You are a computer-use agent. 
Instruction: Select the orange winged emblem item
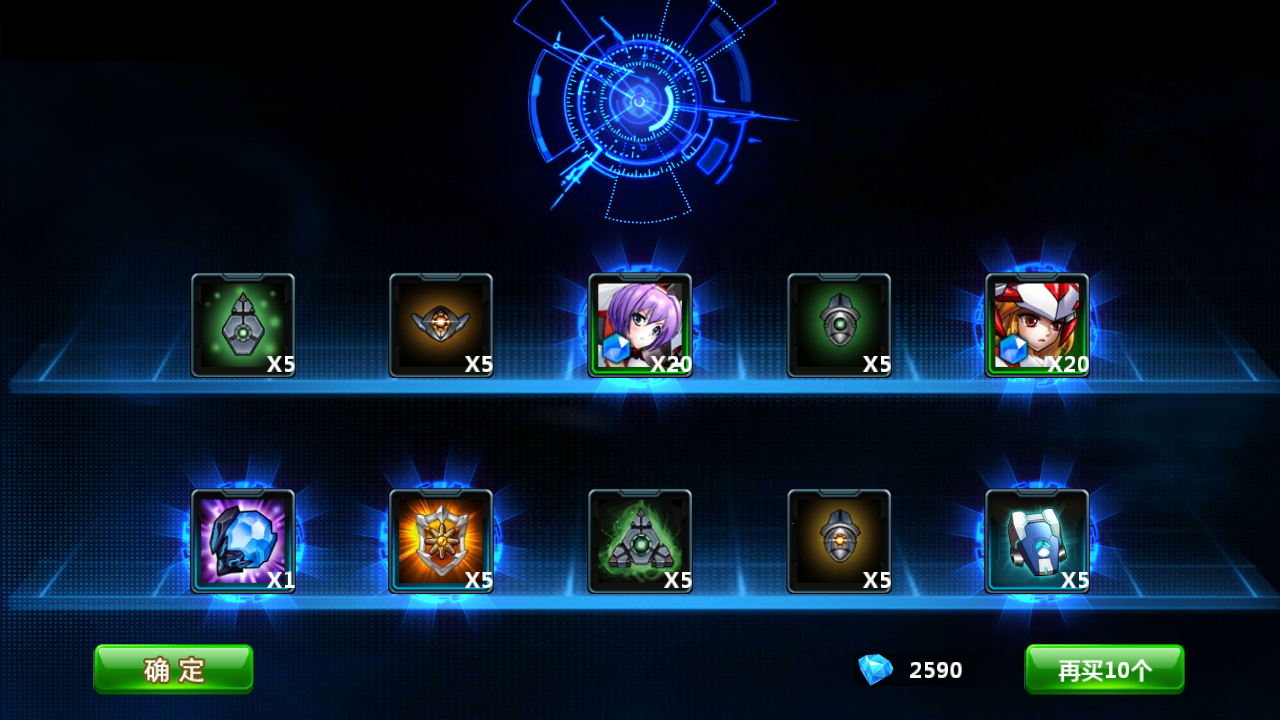(441, 325)
